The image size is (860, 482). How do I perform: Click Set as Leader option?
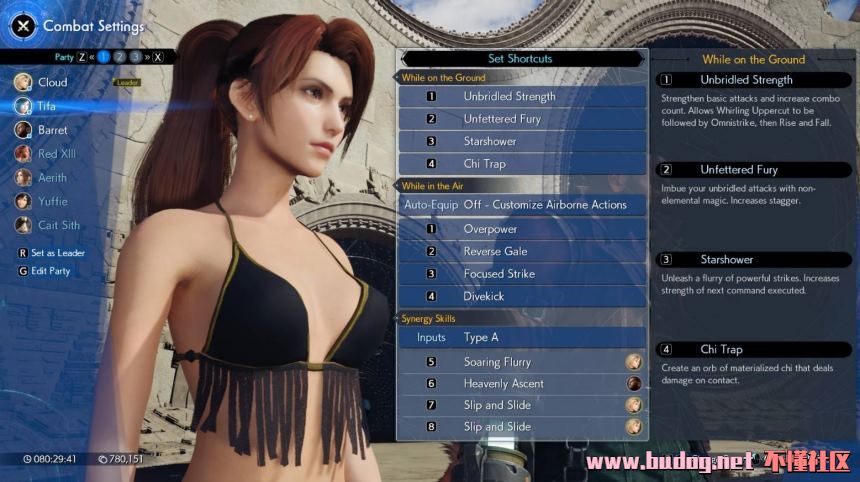[x=57, y=253]
